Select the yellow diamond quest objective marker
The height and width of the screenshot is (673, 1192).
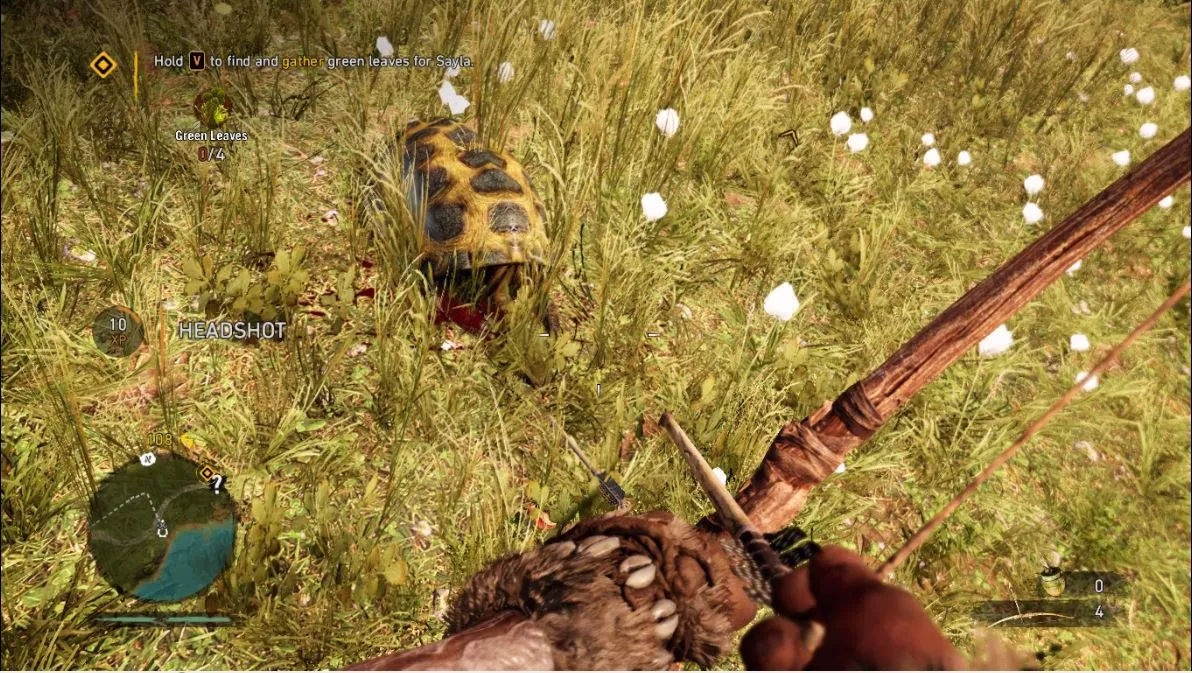coord(103,65)
